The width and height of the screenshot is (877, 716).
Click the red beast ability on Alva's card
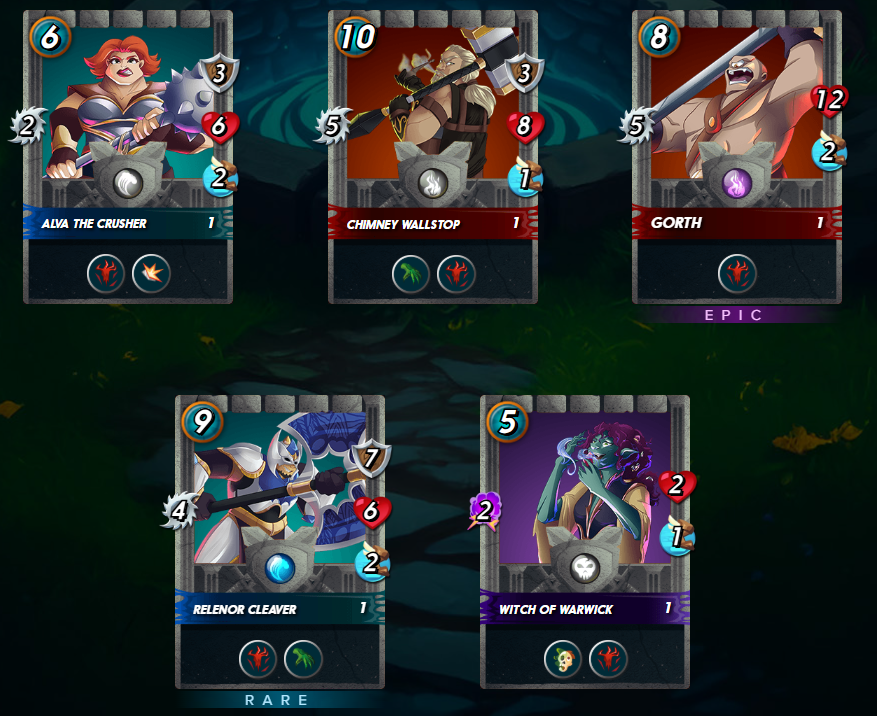click(x=106, y=273)
